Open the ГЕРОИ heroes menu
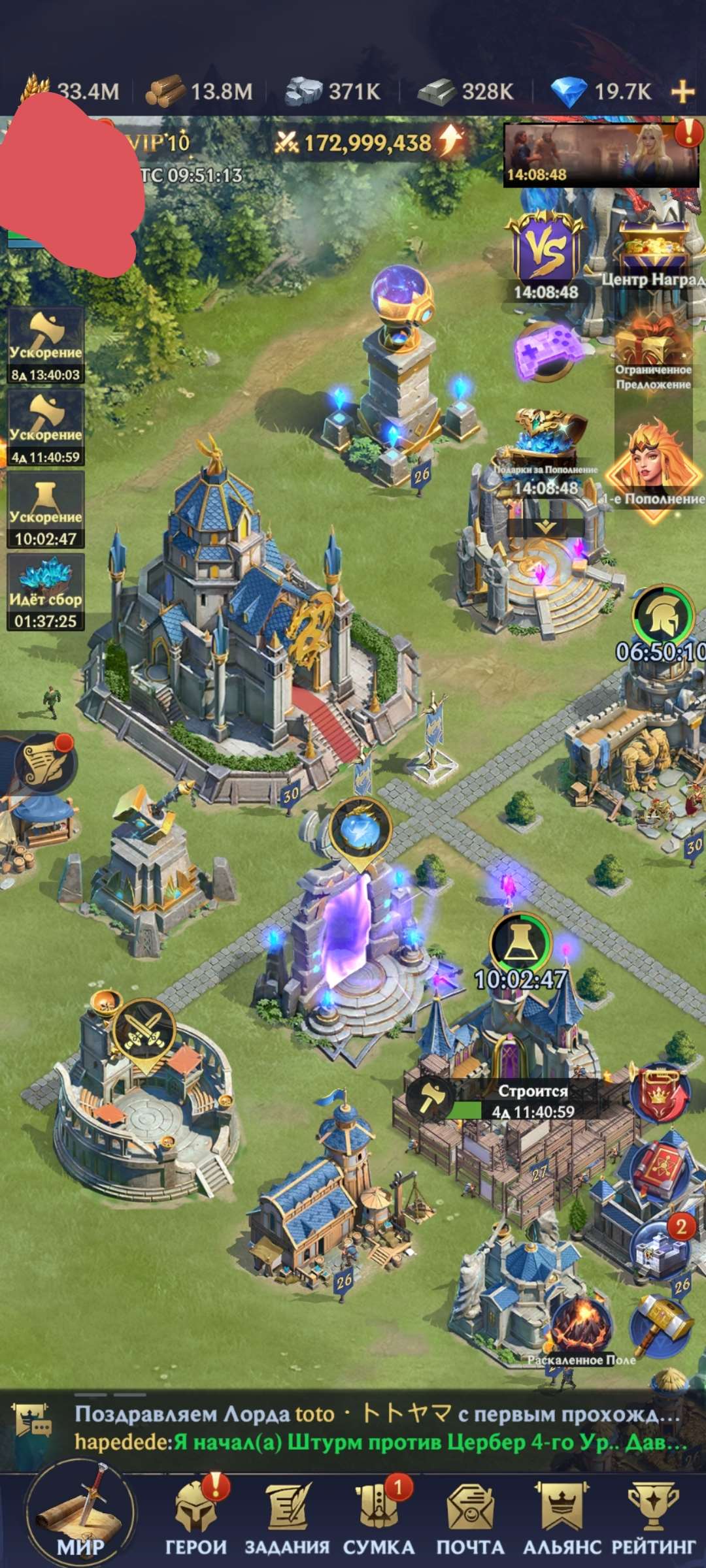 coord(195,1518)
